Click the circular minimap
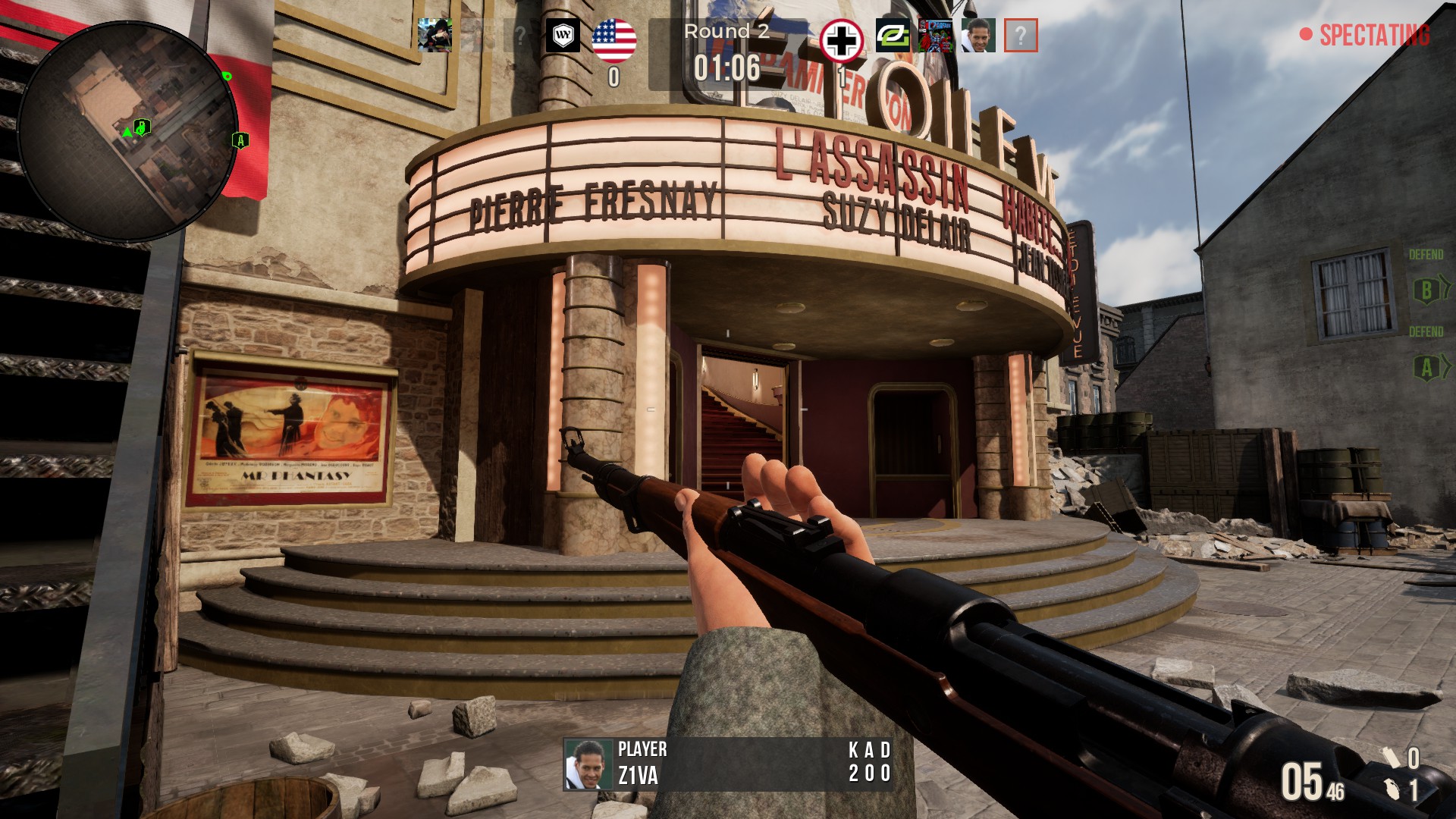The width and height of the screenshot is (1456, 819). click(x=127, y=129)
